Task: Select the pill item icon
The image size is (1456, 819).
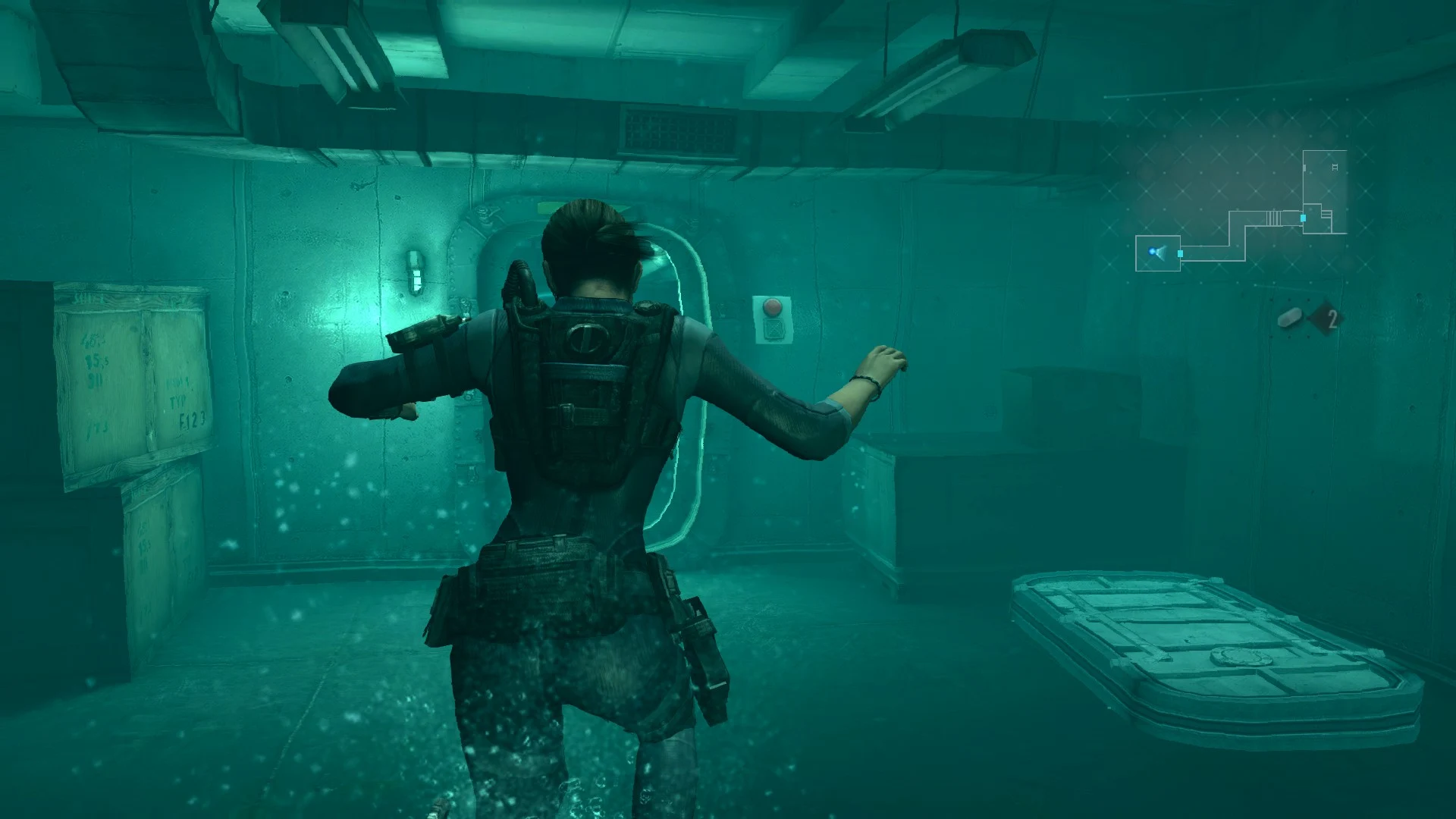Action: pos(1289,318)
